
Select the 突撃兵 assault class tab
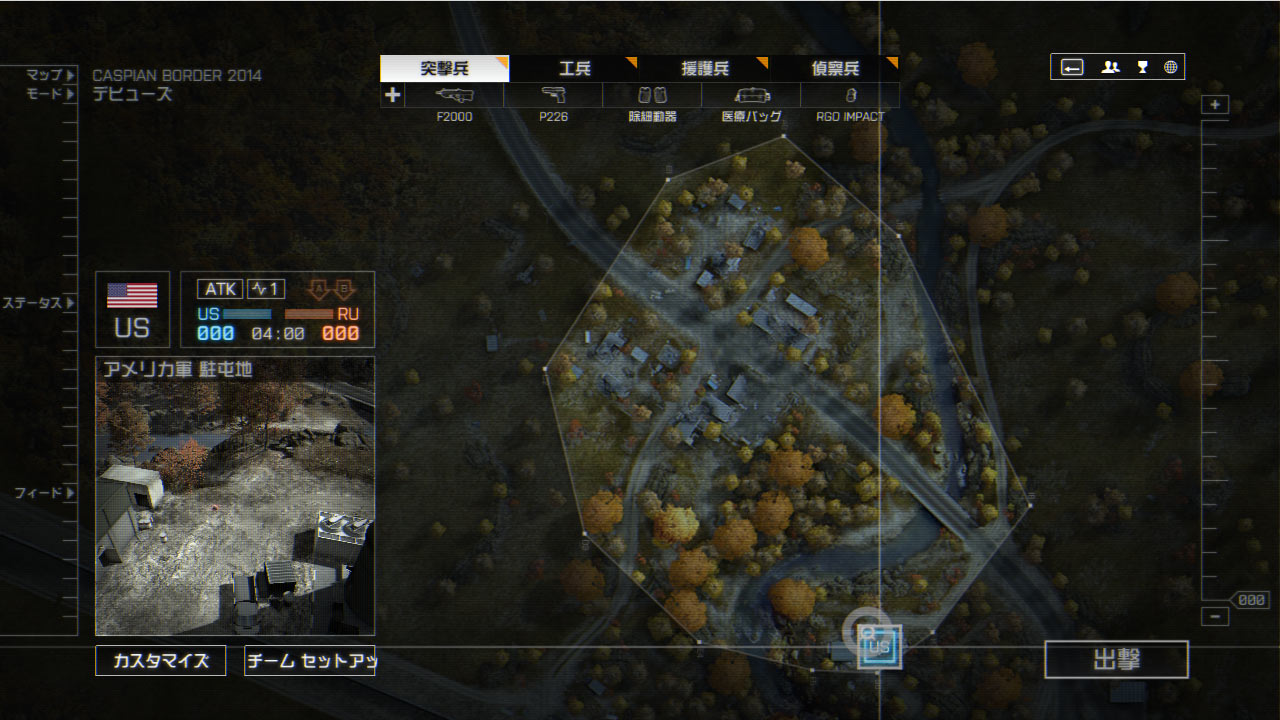tap(444, 69)
